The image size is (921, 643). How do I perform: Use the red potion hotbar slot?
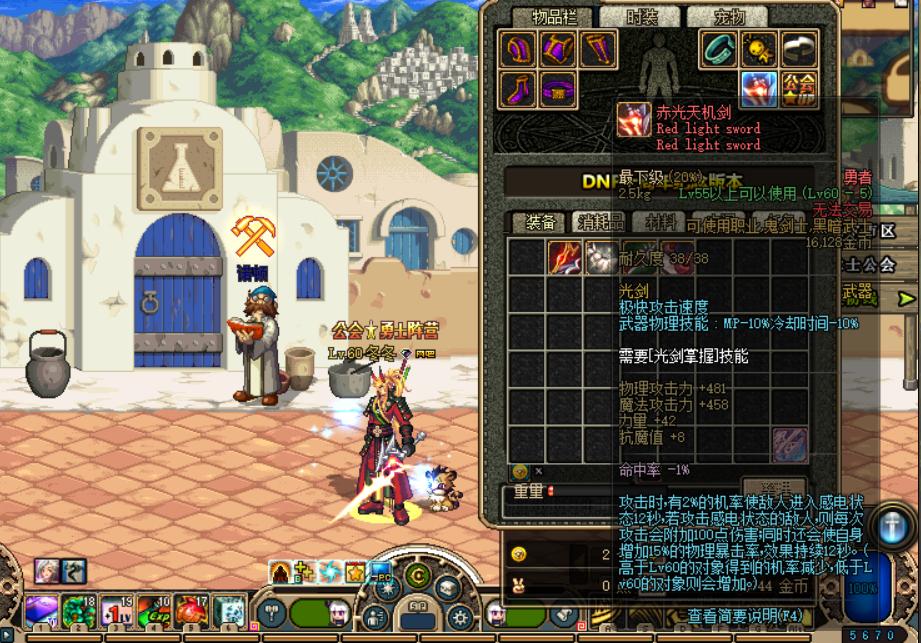point(191,609)
